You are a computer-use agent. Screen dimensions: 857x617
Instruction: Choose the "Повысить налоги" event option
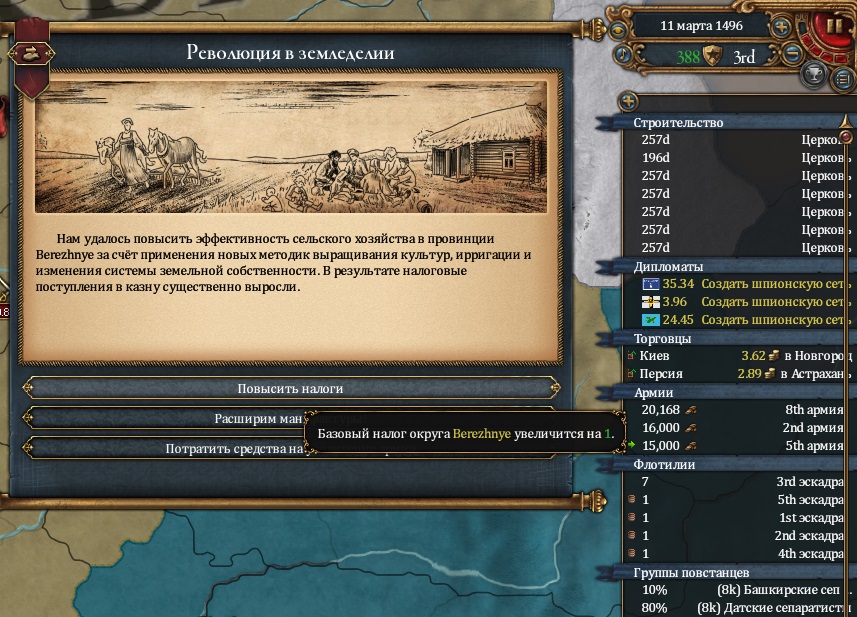tap(290, 388)
